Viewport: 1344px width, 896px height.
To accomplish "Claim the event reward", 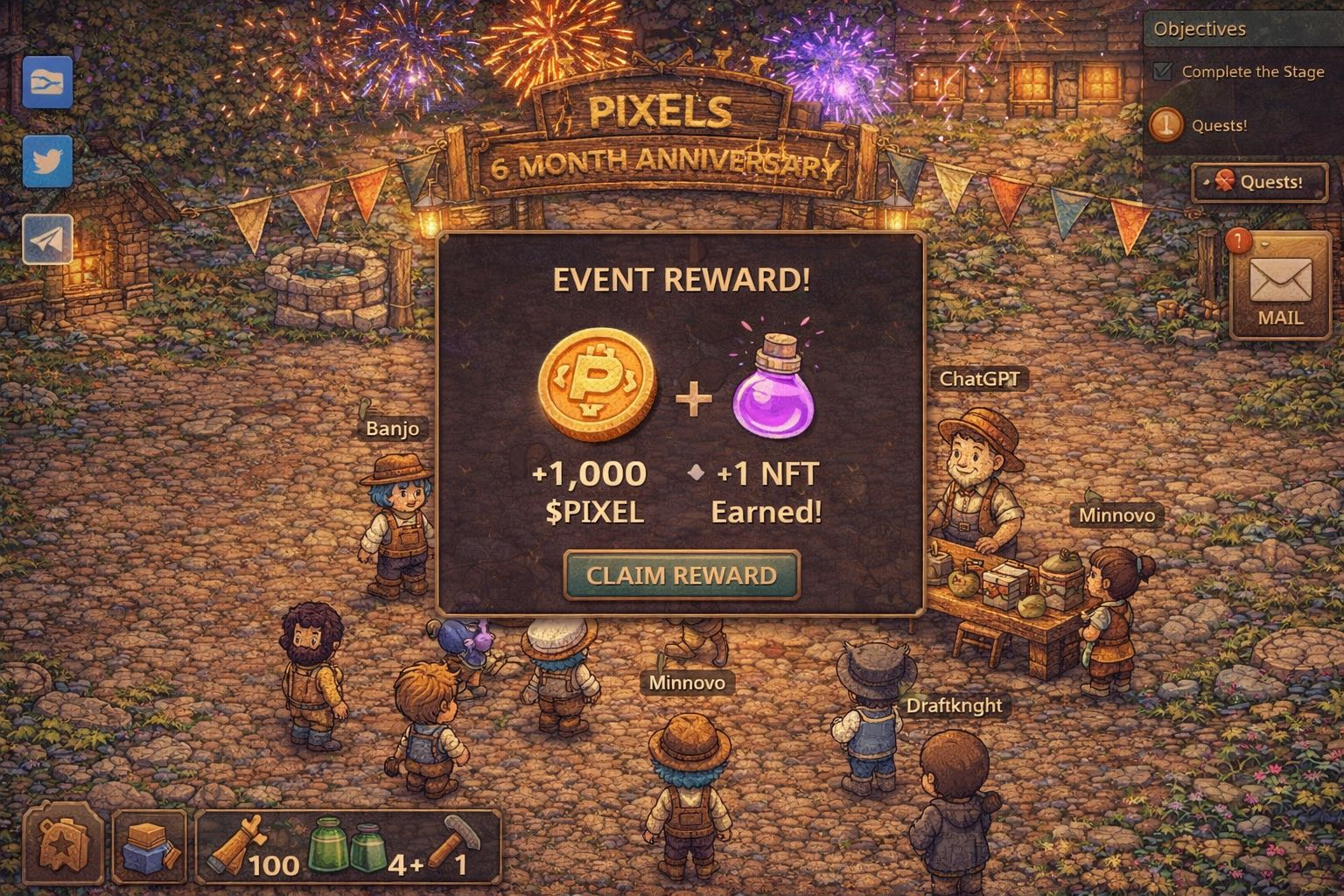I will pos(682,575).
